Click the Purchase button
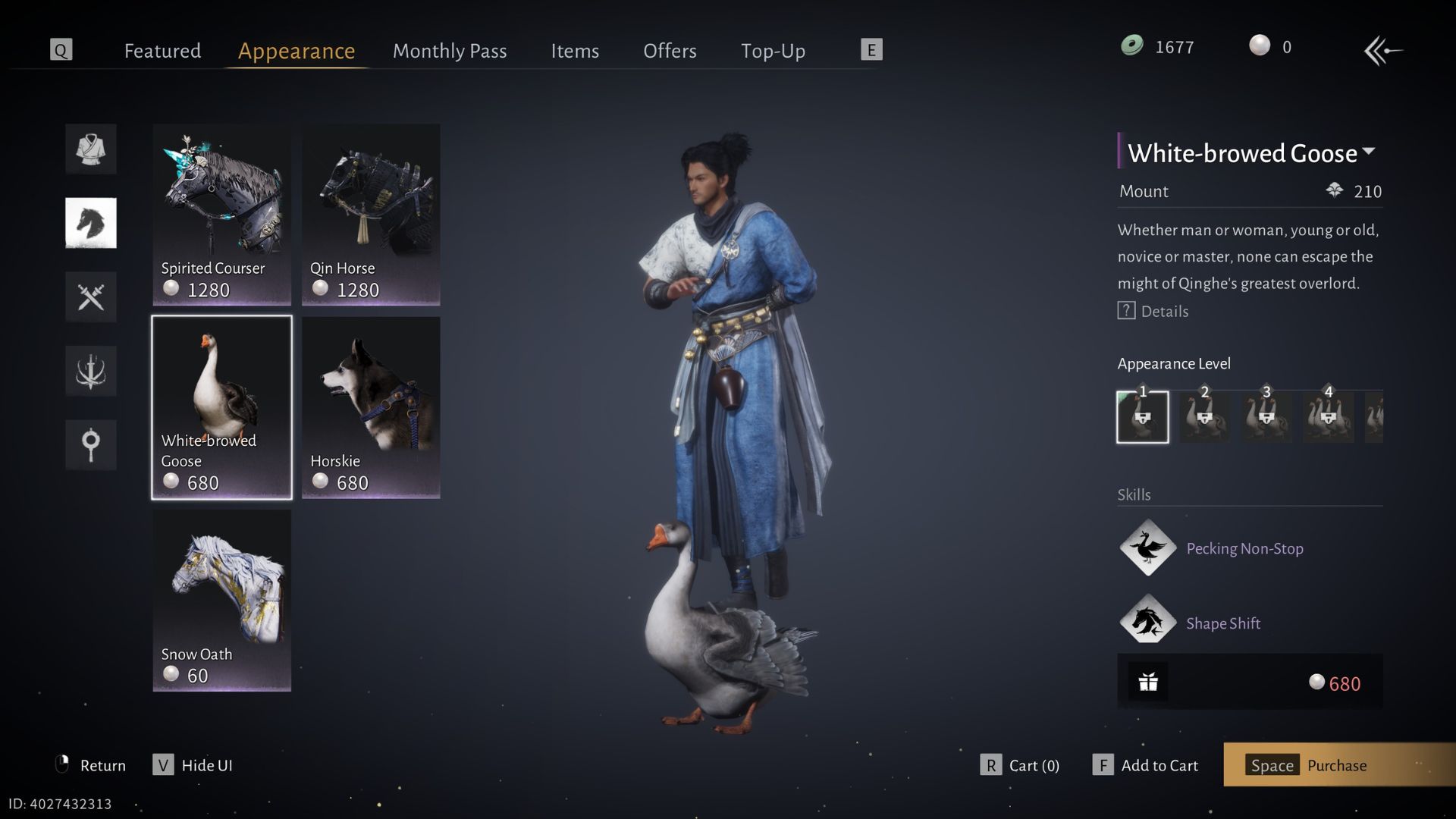 tap(1336, 765)
